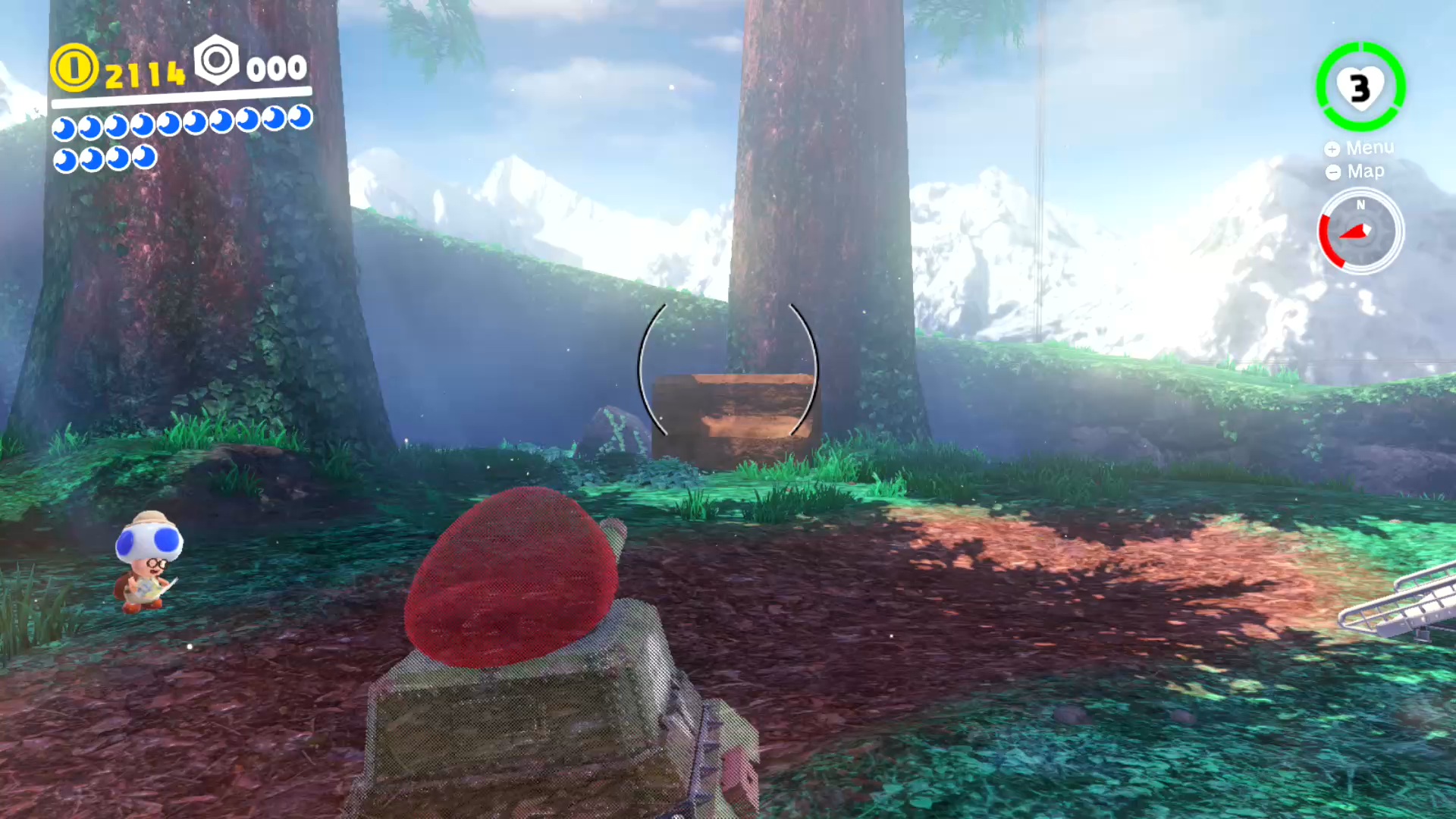
Task: Click the plus icon next to Menu
Action: point(1332,148)
